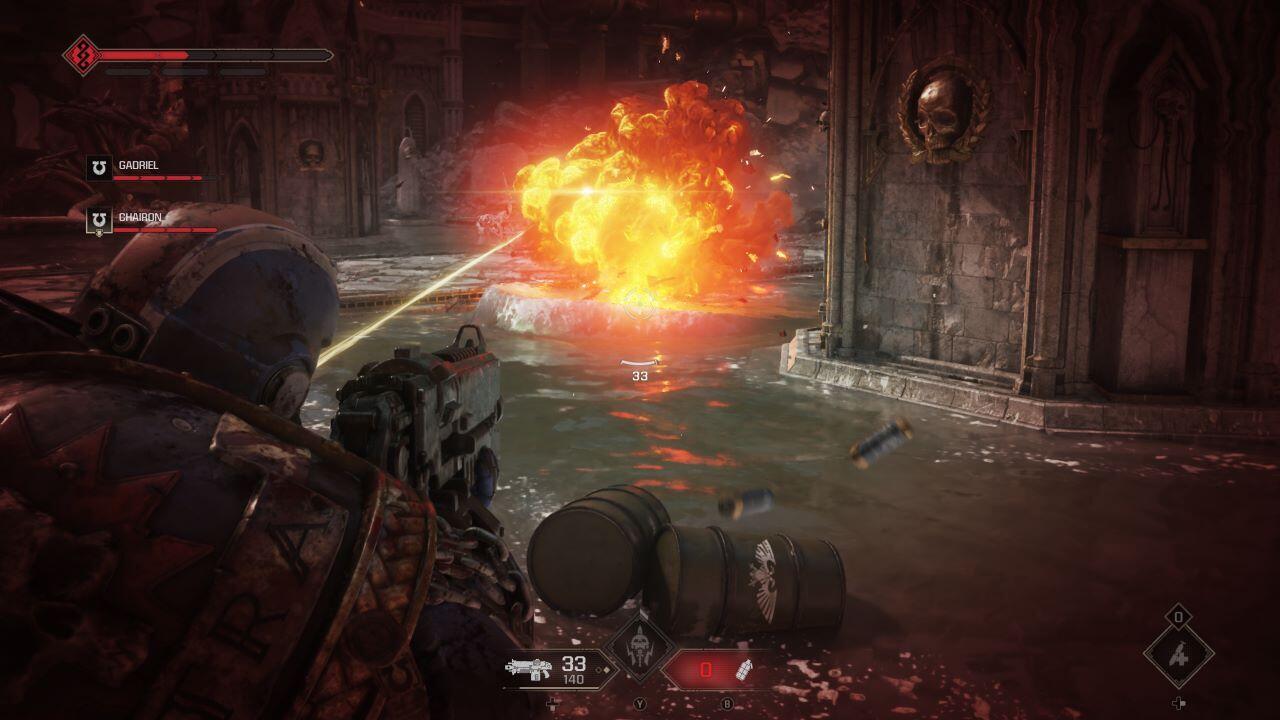Select the grenade slot icon

pyautogui.click(x=744, y=670)
